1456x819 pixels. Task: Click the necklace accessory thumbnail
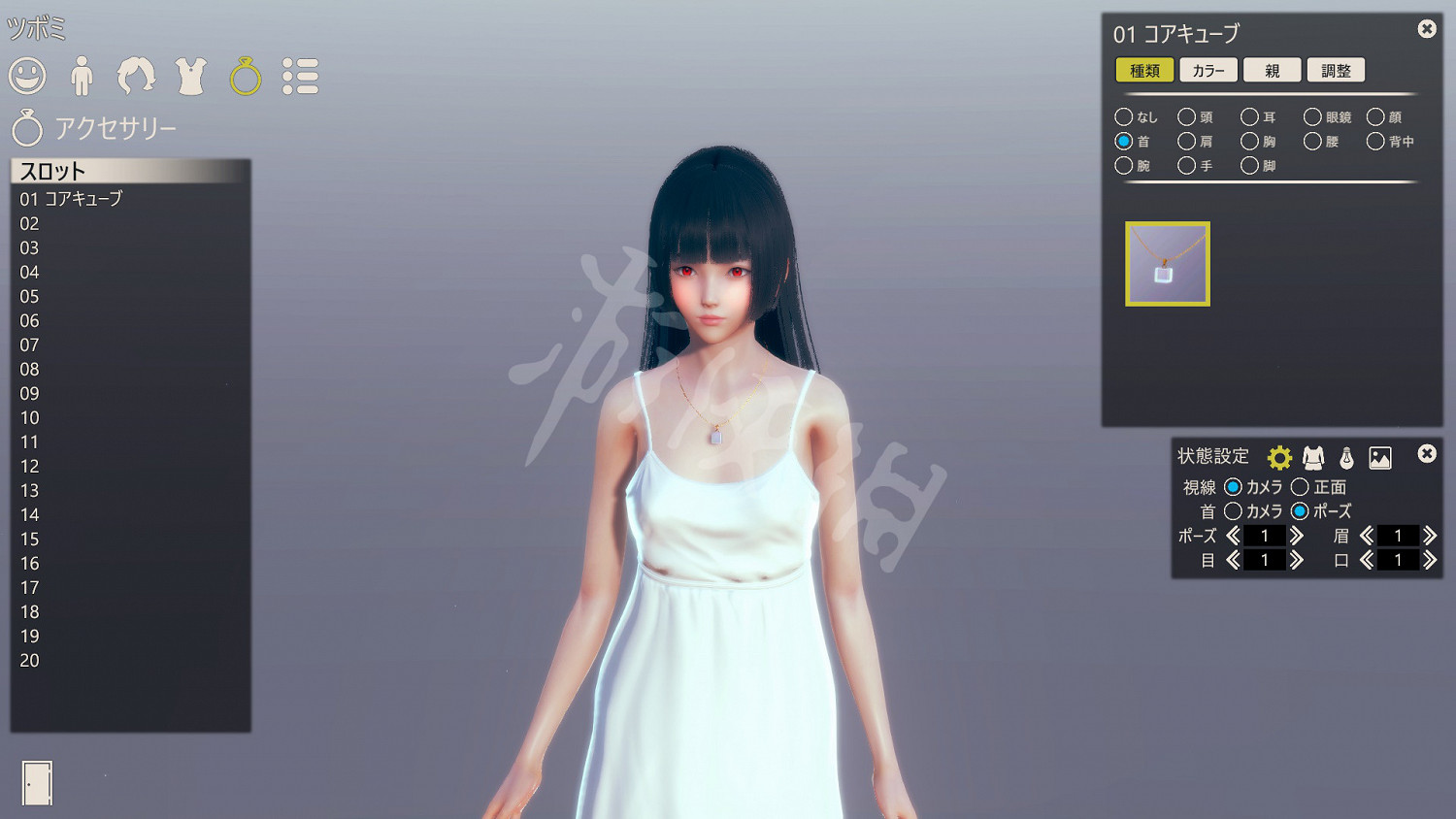(x=1167, y=263)
